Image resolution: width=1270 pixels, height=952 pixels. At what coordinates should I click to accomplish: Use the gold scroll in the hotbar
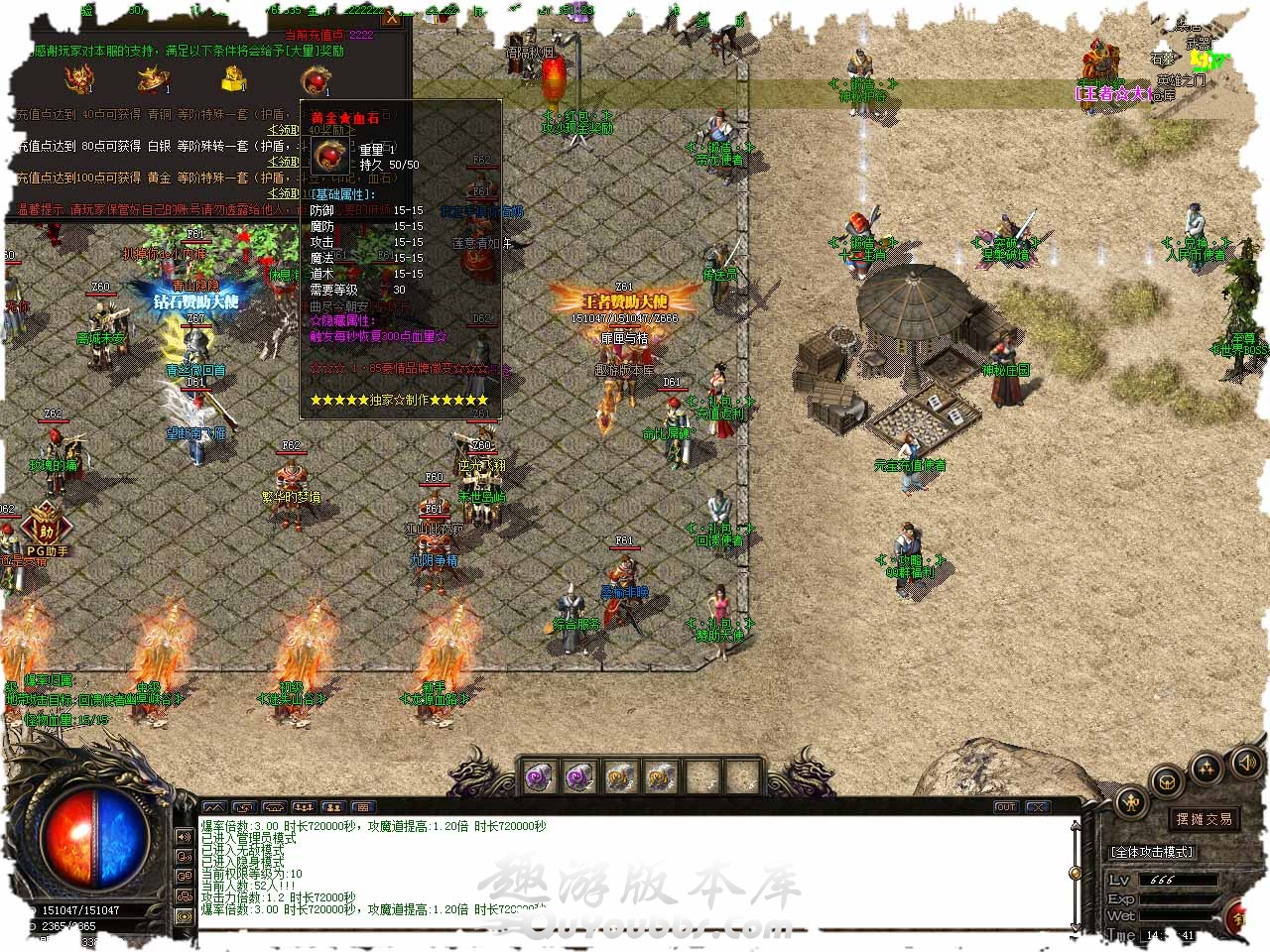619,776
